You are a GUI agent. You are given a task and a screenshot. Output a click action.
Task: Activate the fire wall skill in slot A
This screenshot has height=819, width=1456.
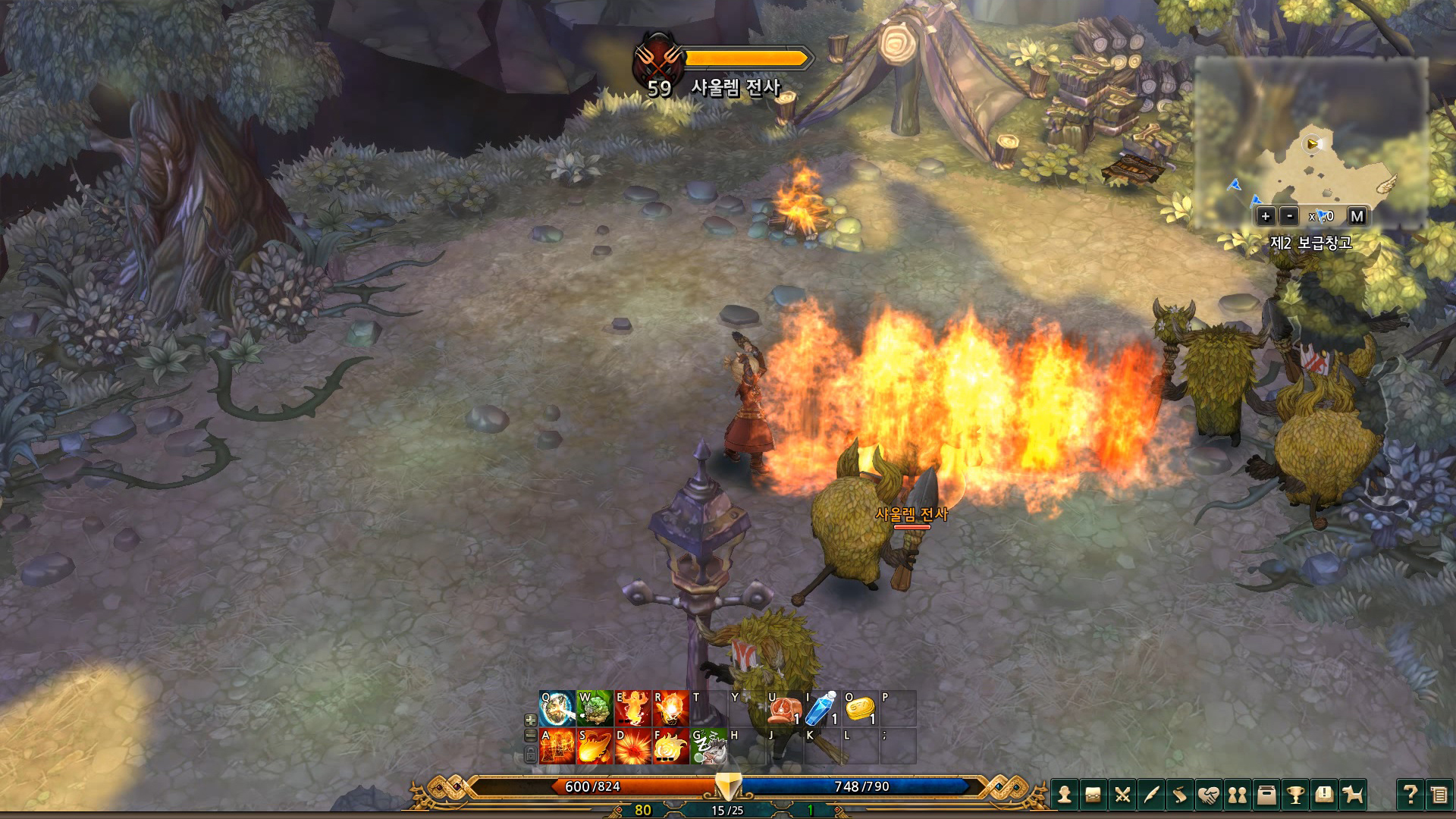pyautogui.click(x=557, y=746)
